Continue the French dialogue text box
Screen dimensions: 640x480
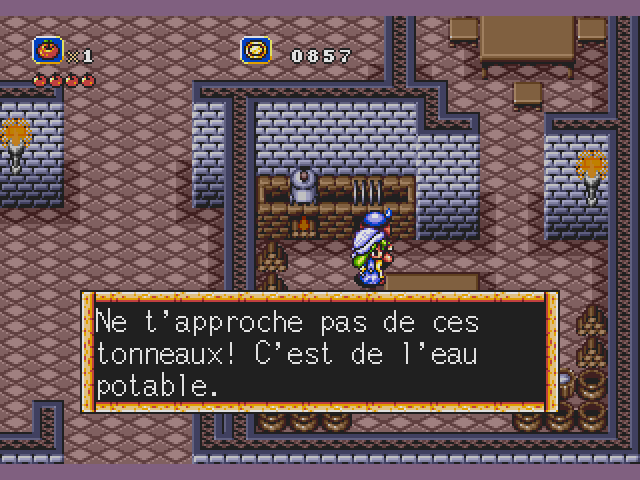(x=319, y=352)
